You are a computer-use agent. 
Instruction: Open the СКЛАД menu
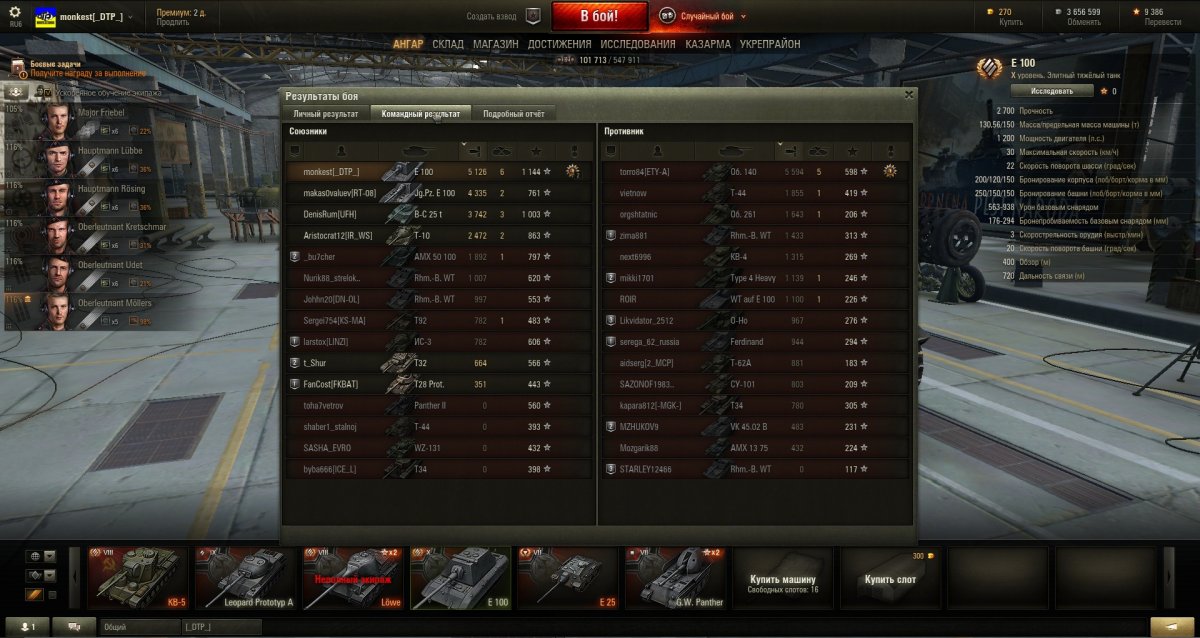448,44
